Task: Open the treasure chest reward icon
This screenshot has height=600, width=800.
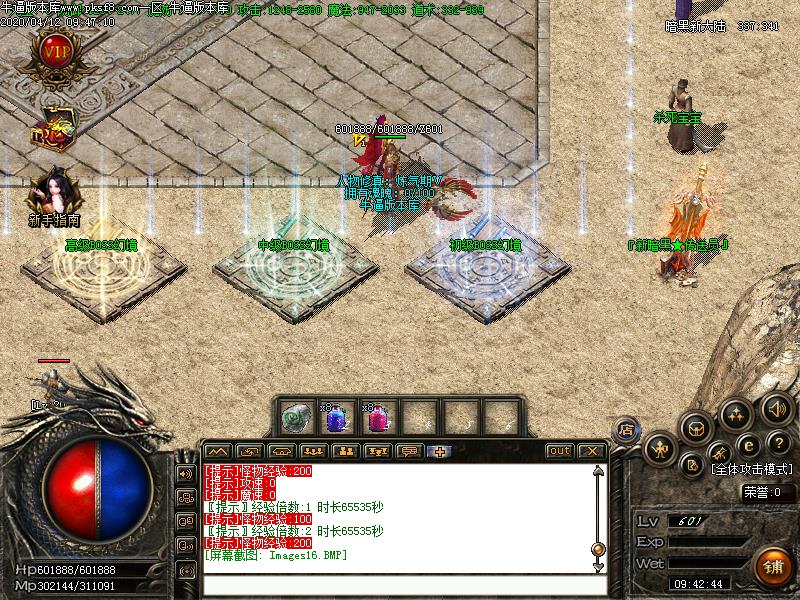Action: point(51,129)
